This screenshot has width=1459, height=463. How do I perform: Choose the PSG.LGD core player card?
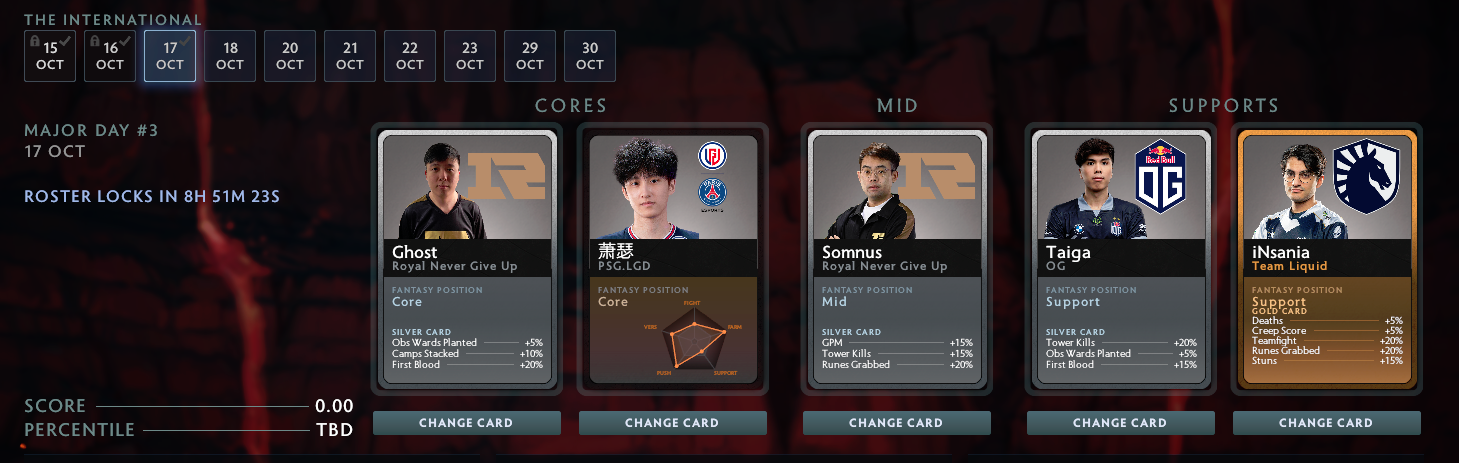tap(672, 259)
